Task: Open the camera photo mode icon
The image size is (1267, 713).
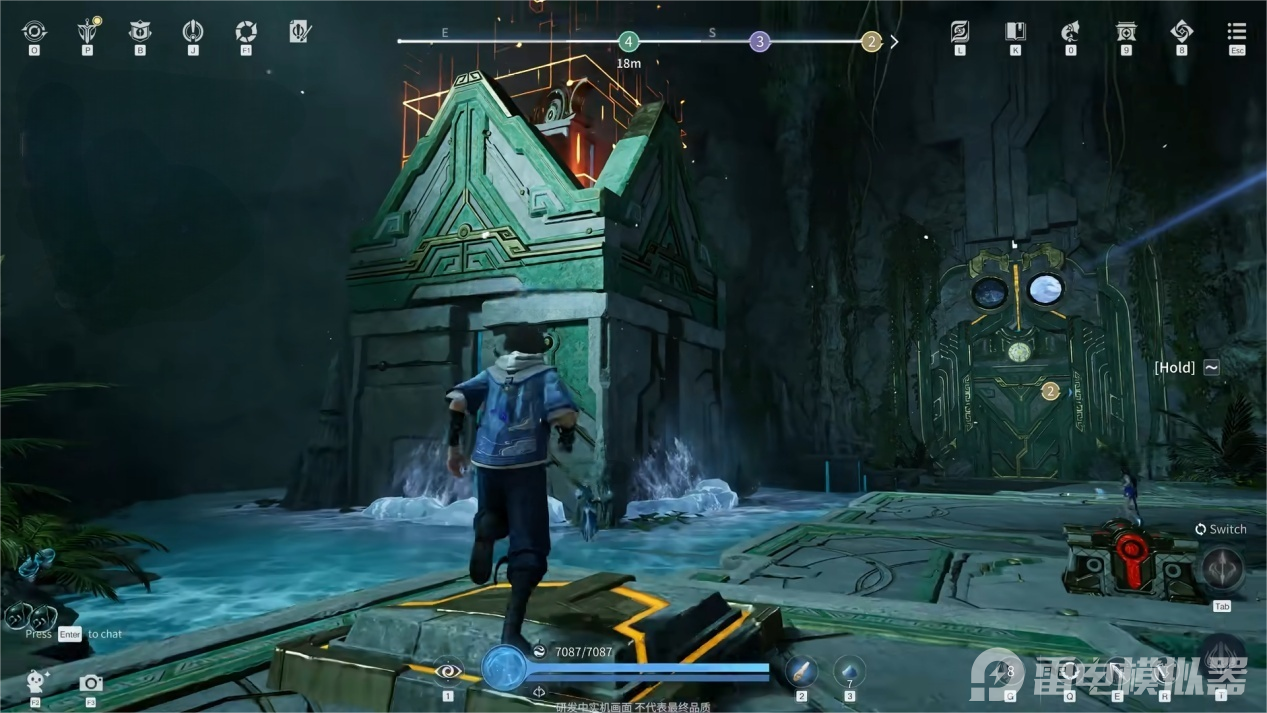Action: pyautogui.click(x=91, y=683)
